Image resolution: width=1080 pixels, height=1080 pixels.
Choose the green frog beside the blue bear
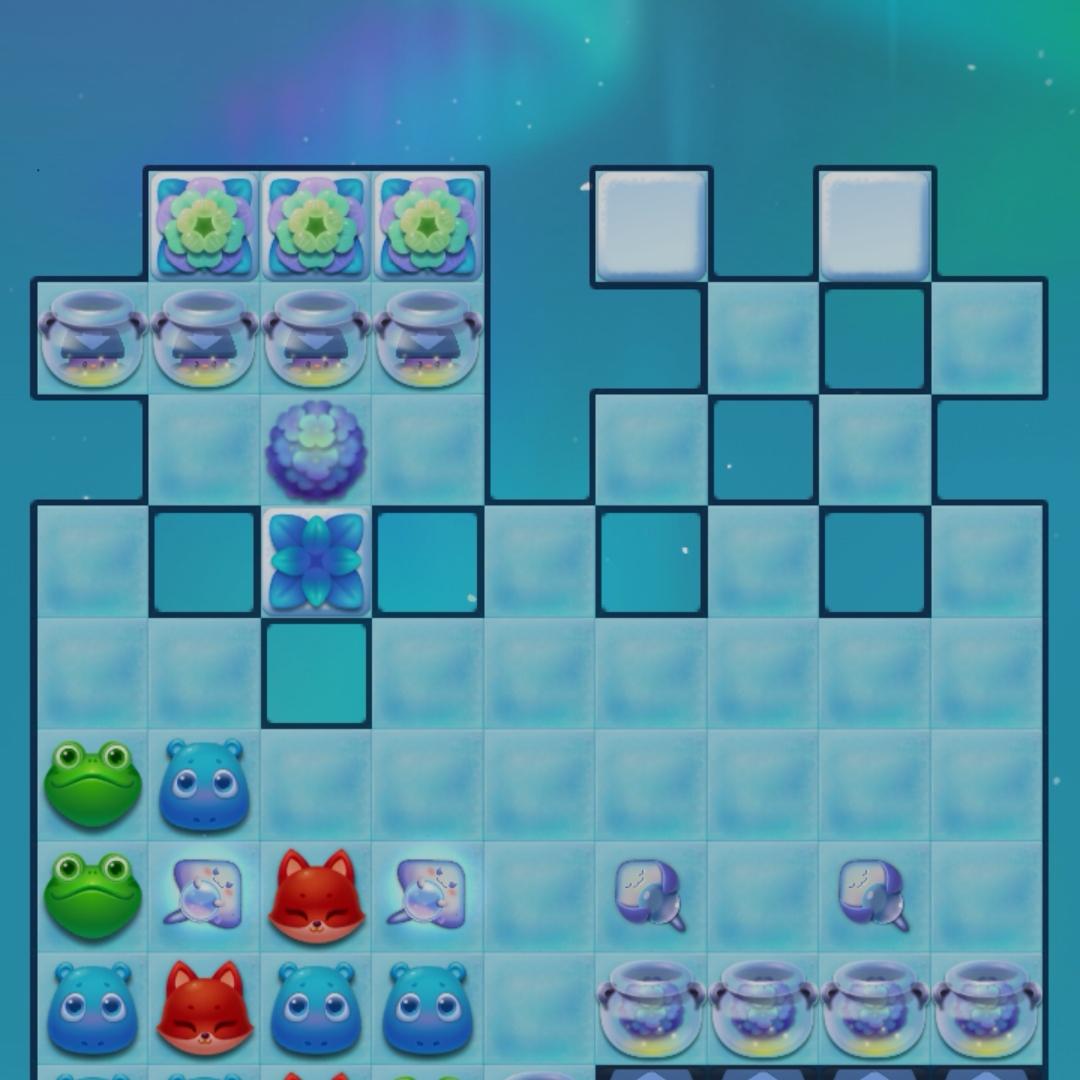click(x=92, y=783)
